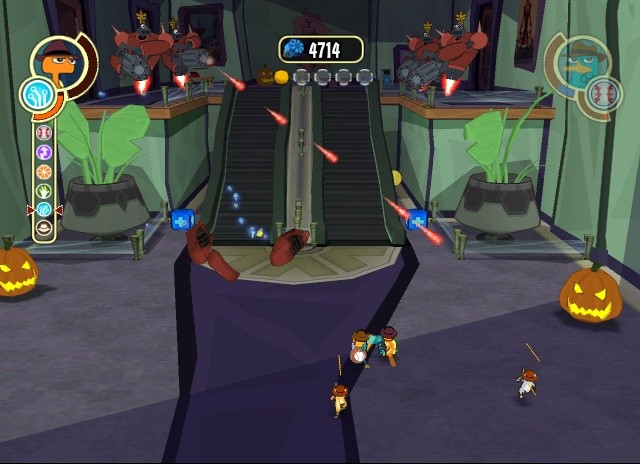Select the purple swirl weapon icon
This screenshot has width=640, height=464.
tap(44, 151)
